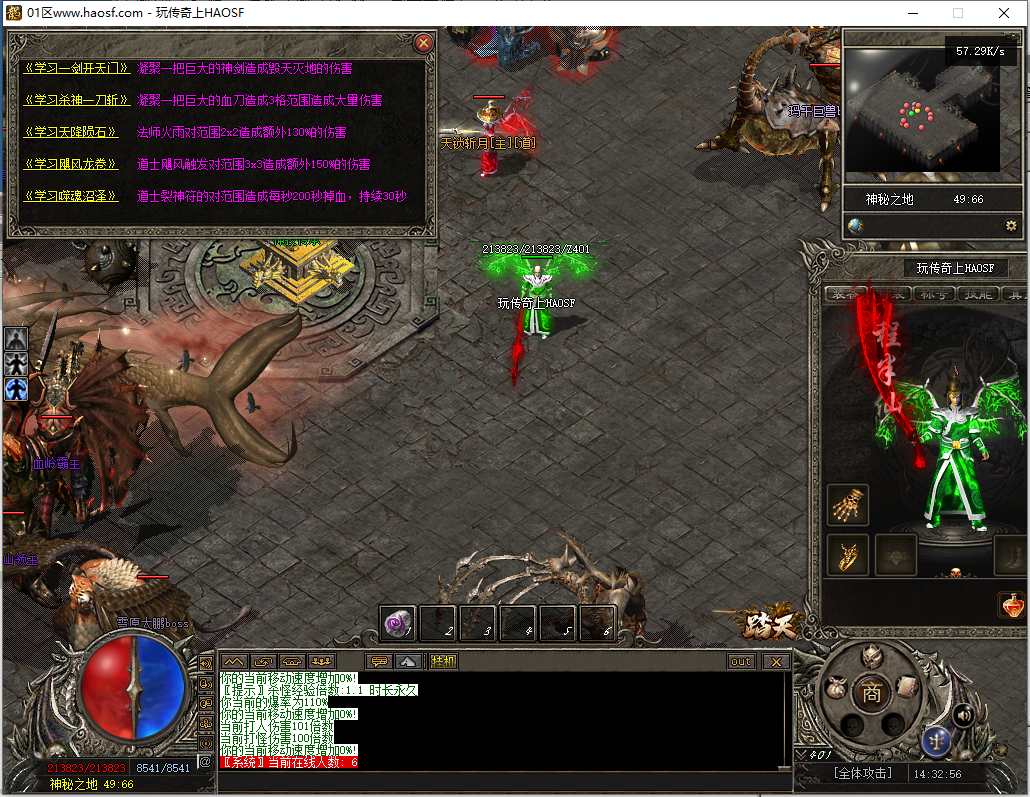Click the globe icon below the minimap
The image size is (1030, 797).
856,226
